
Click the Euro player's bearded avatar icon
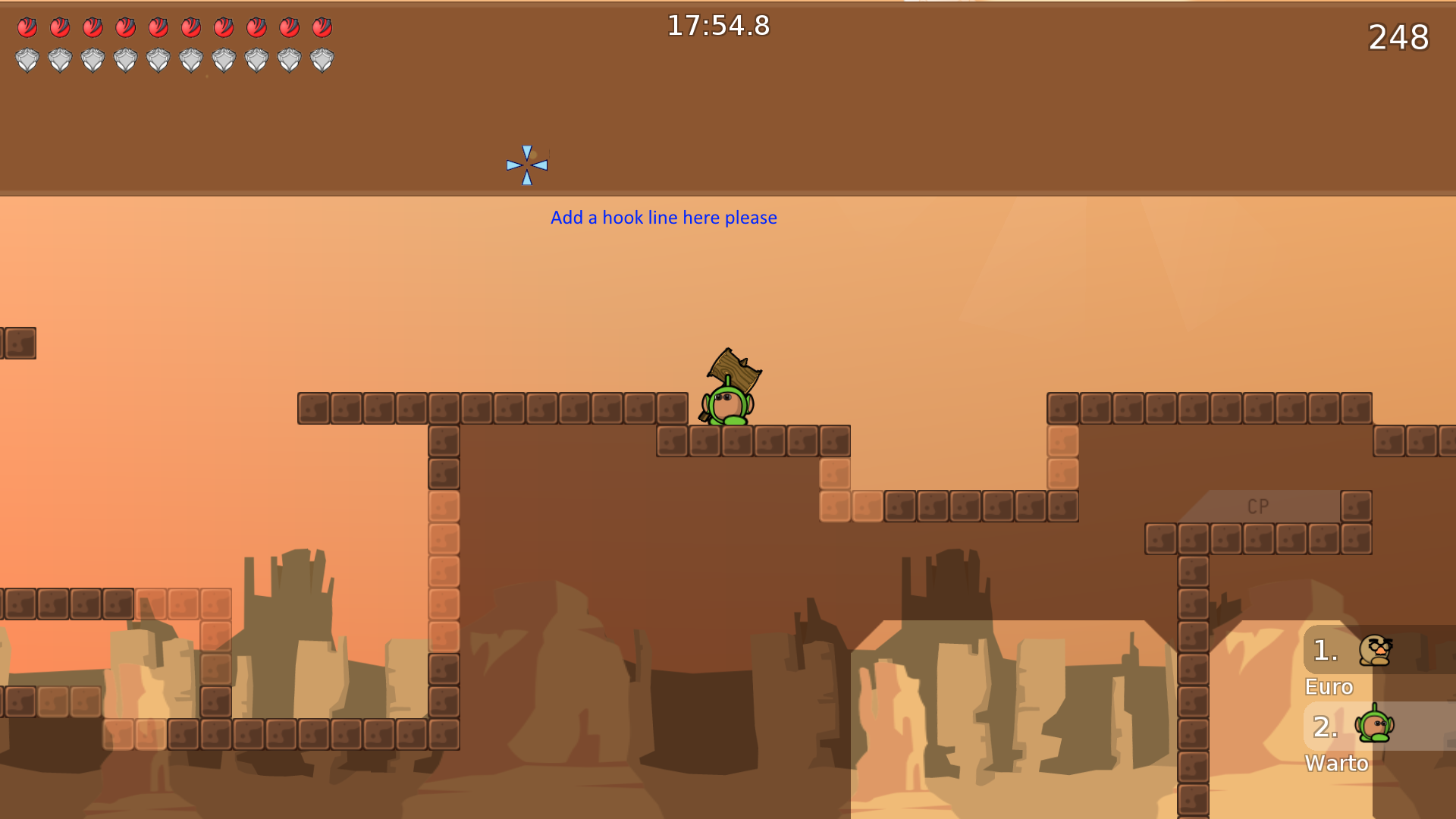1374,650
